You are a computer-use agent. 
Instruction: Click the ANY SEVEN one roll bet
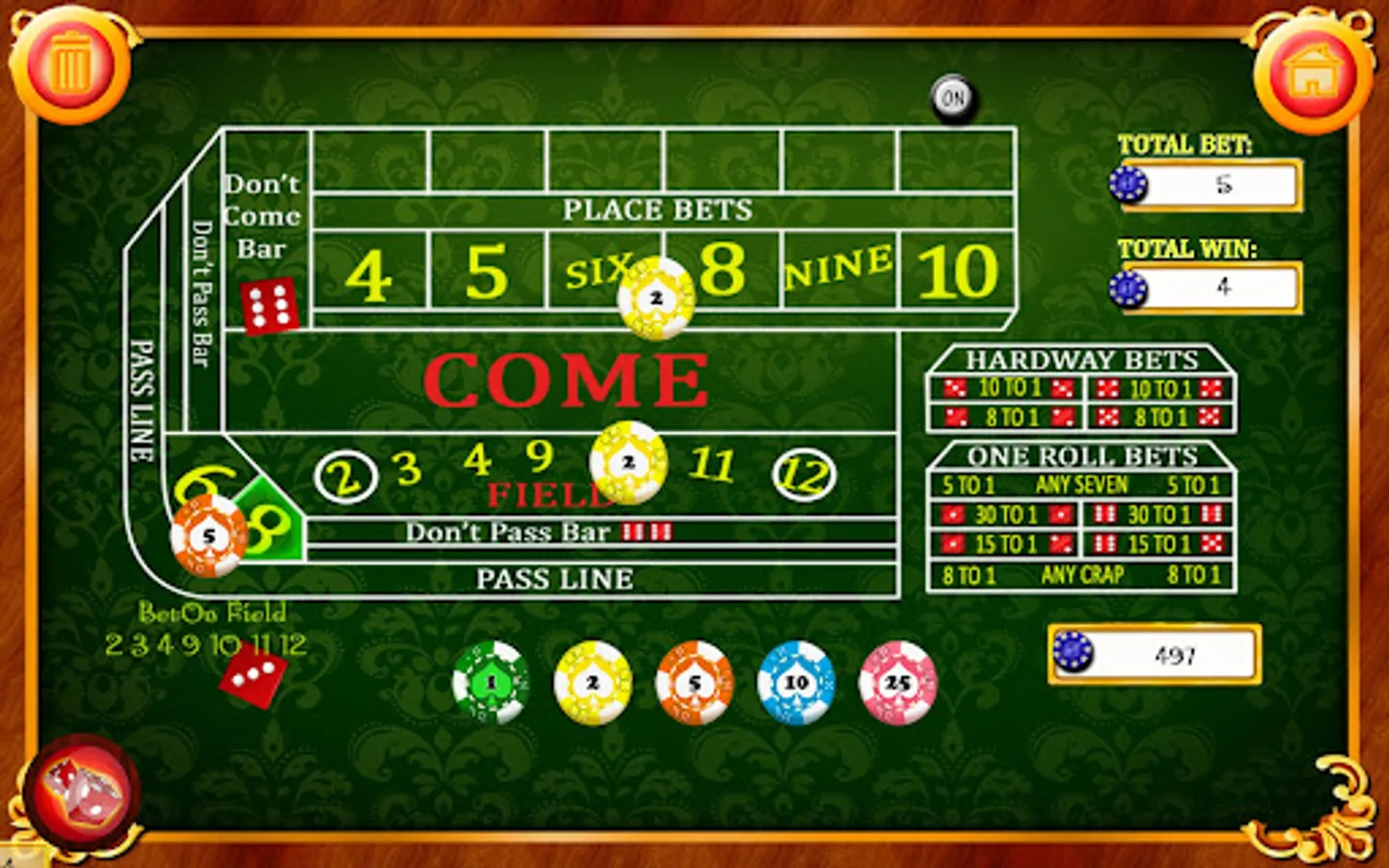pyautogui.click(x=1081, y=485)
